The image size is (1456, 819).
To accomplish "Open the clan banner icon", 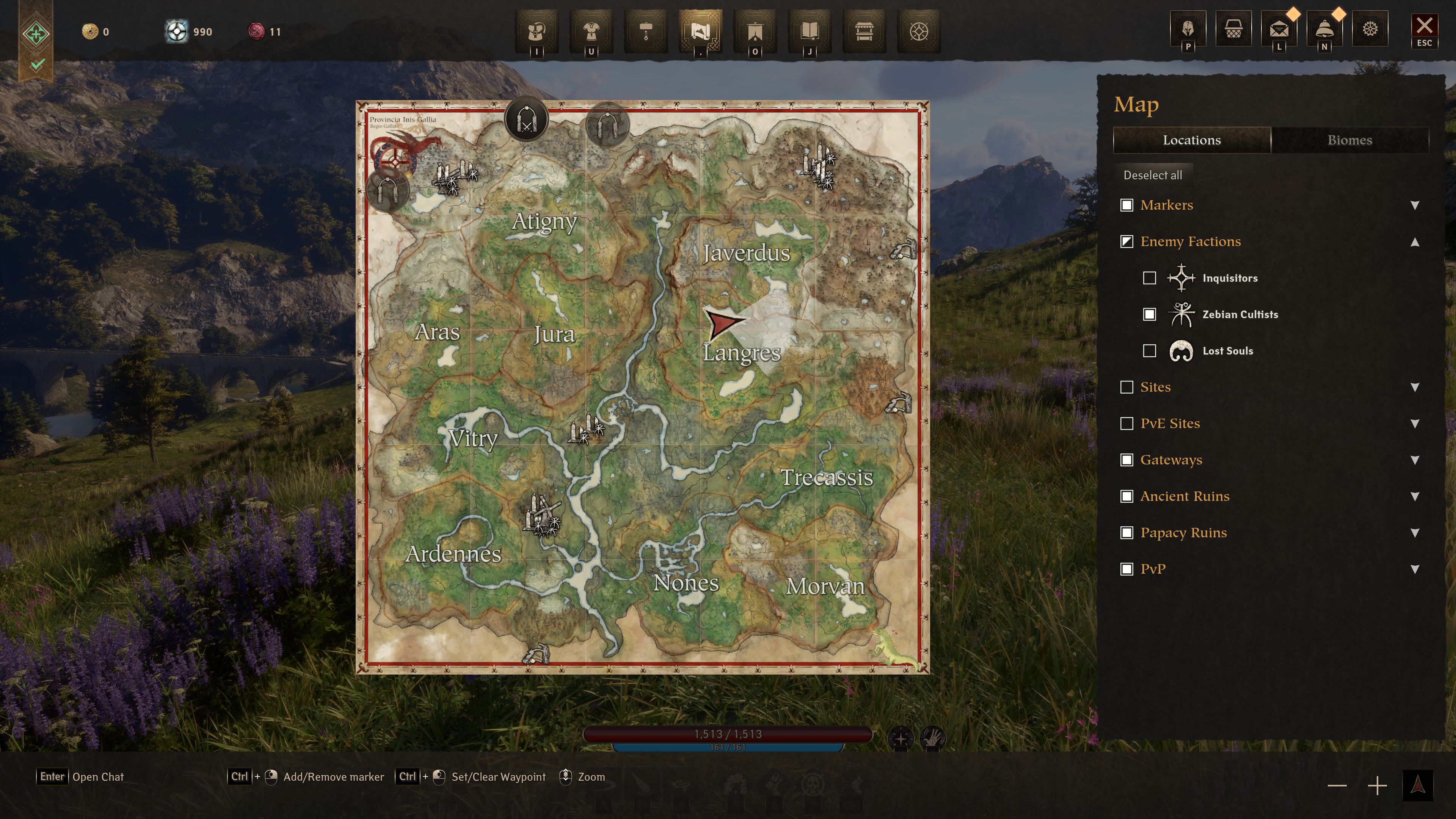I will [756, 32].
